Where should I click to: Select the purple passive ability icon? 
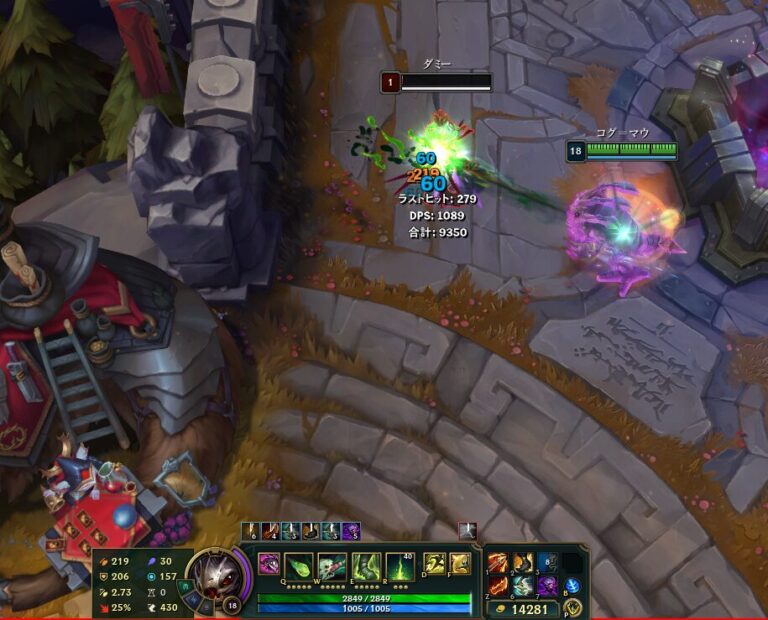(269, 564)
